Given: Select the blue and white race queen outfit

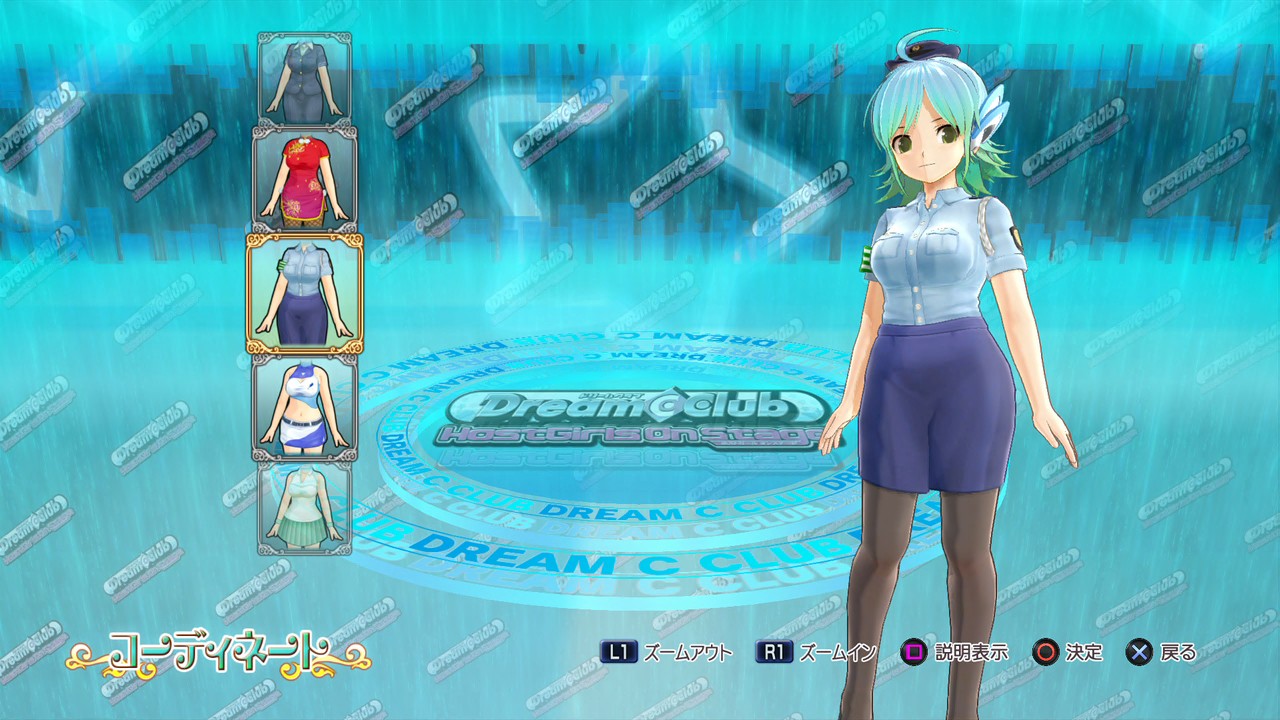Looking at the screenshot, I should (x=305, y=406).
